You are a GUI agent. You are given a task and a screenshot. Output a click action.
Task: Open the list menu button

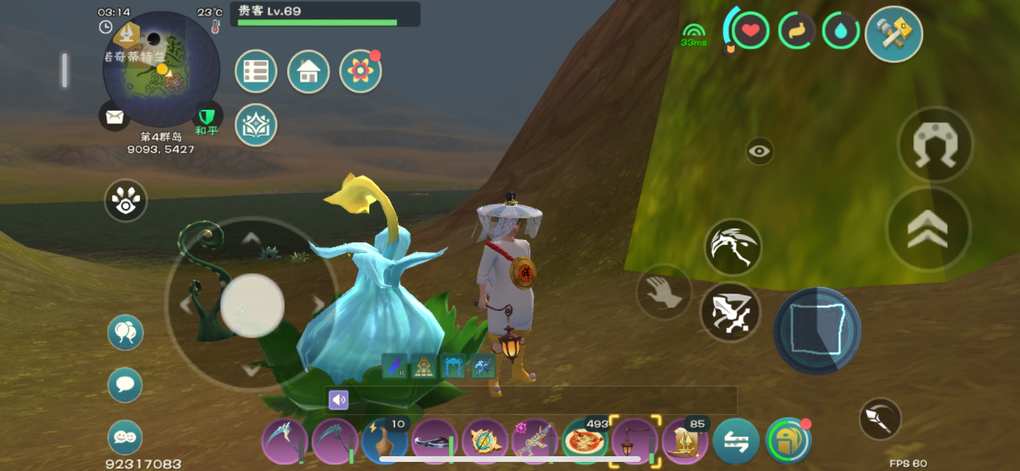tap(256, 71)
